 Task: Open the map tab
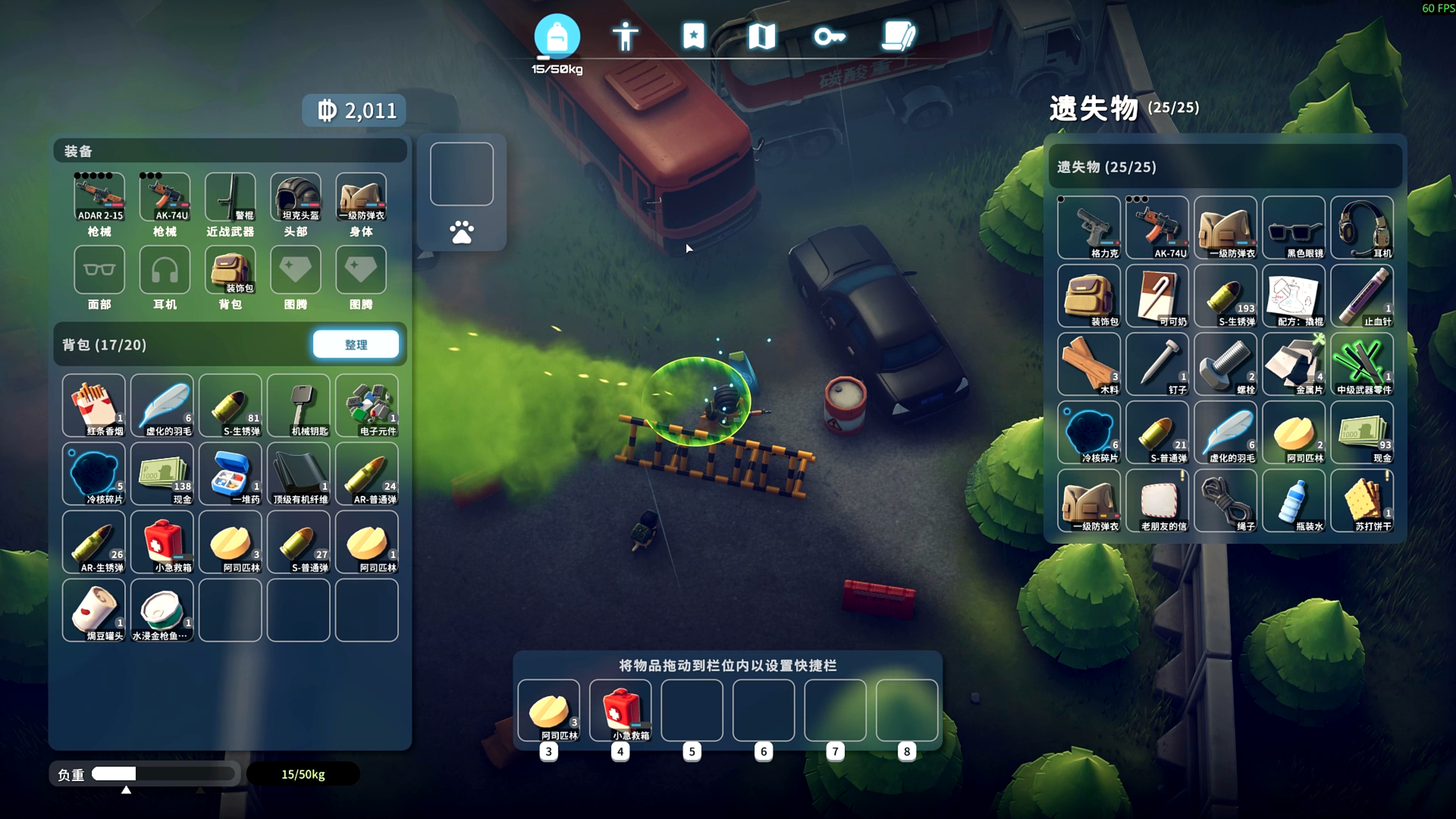pyautogui.click(x=761, y=37)
